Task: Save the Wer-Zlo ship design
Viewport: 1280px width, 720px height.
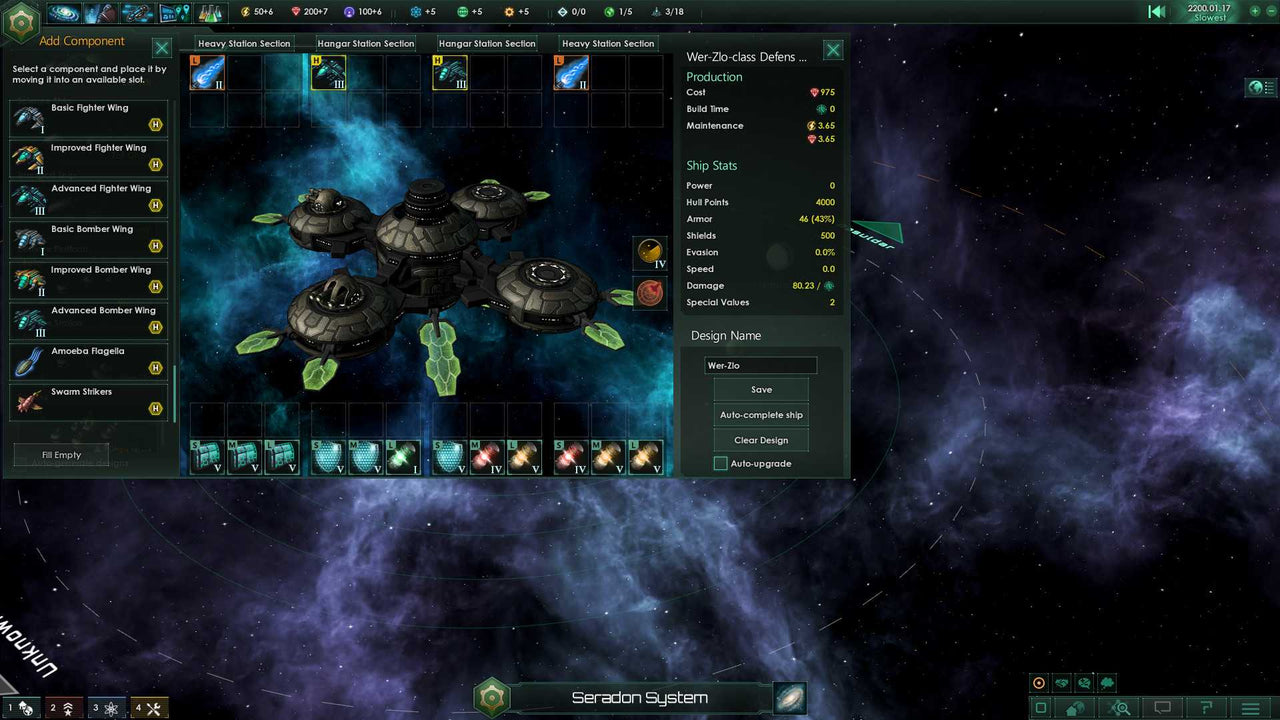Action: click(761, 389)
